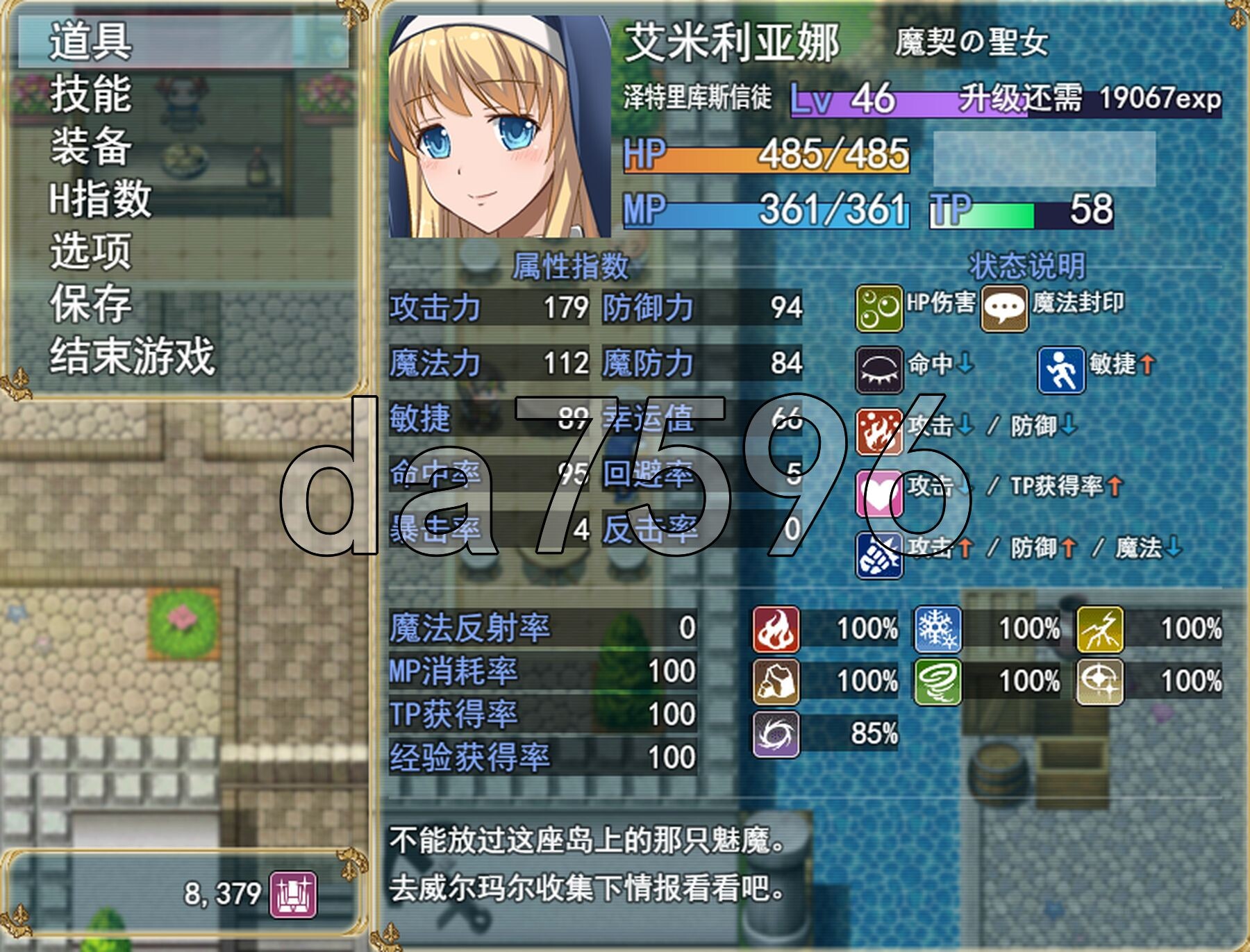Open the 装备 (Equipment) screen
The width and height of the screenshot is (1250, 952).
90,147
